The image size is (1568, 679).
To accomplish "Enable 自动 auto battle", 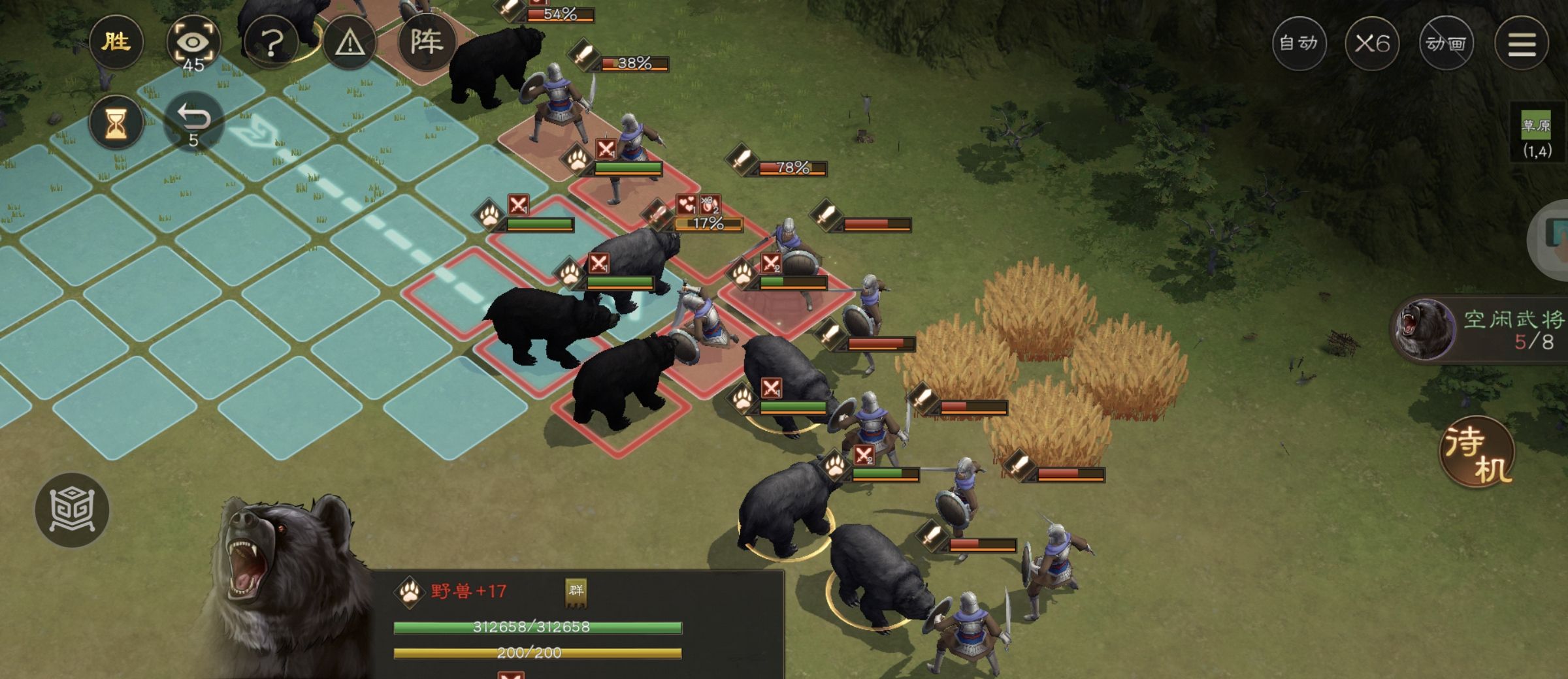I will pyautogui.click(x=1299, y=44).
